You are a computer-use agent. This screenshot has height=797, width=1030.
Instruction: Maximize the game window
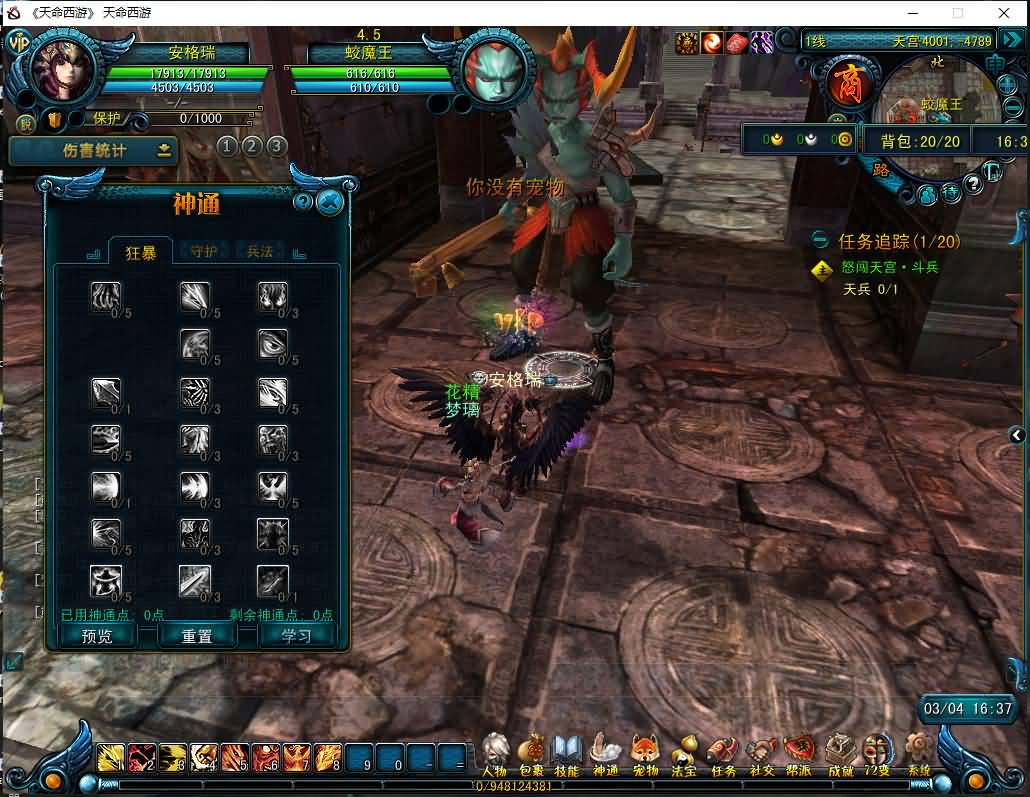coord(957,13)
